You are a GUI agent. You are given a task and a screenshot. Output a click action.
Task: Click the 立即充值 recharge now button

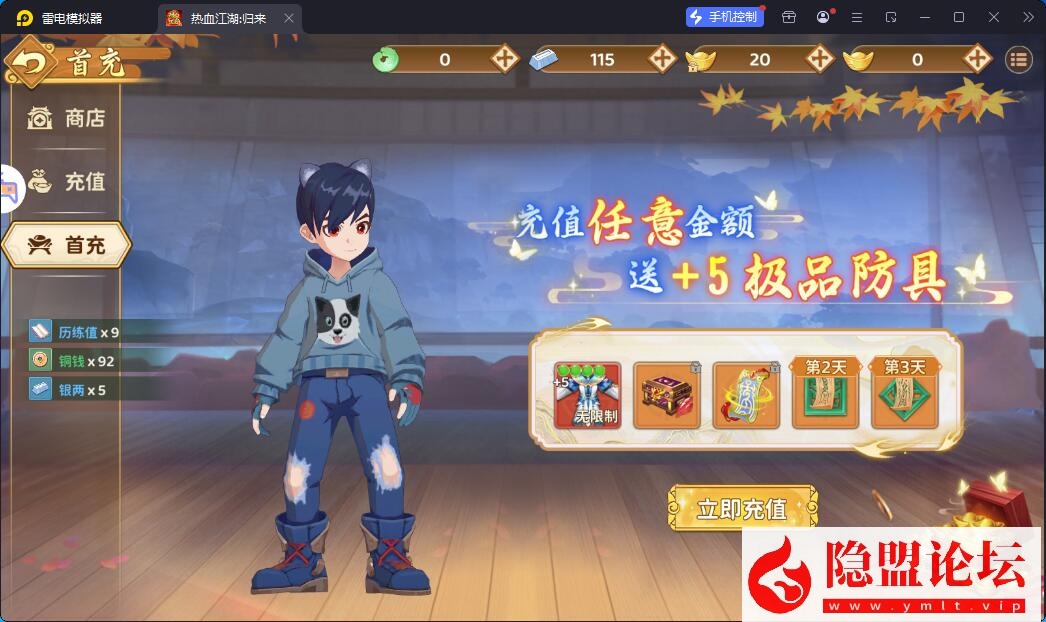(742, 508)
